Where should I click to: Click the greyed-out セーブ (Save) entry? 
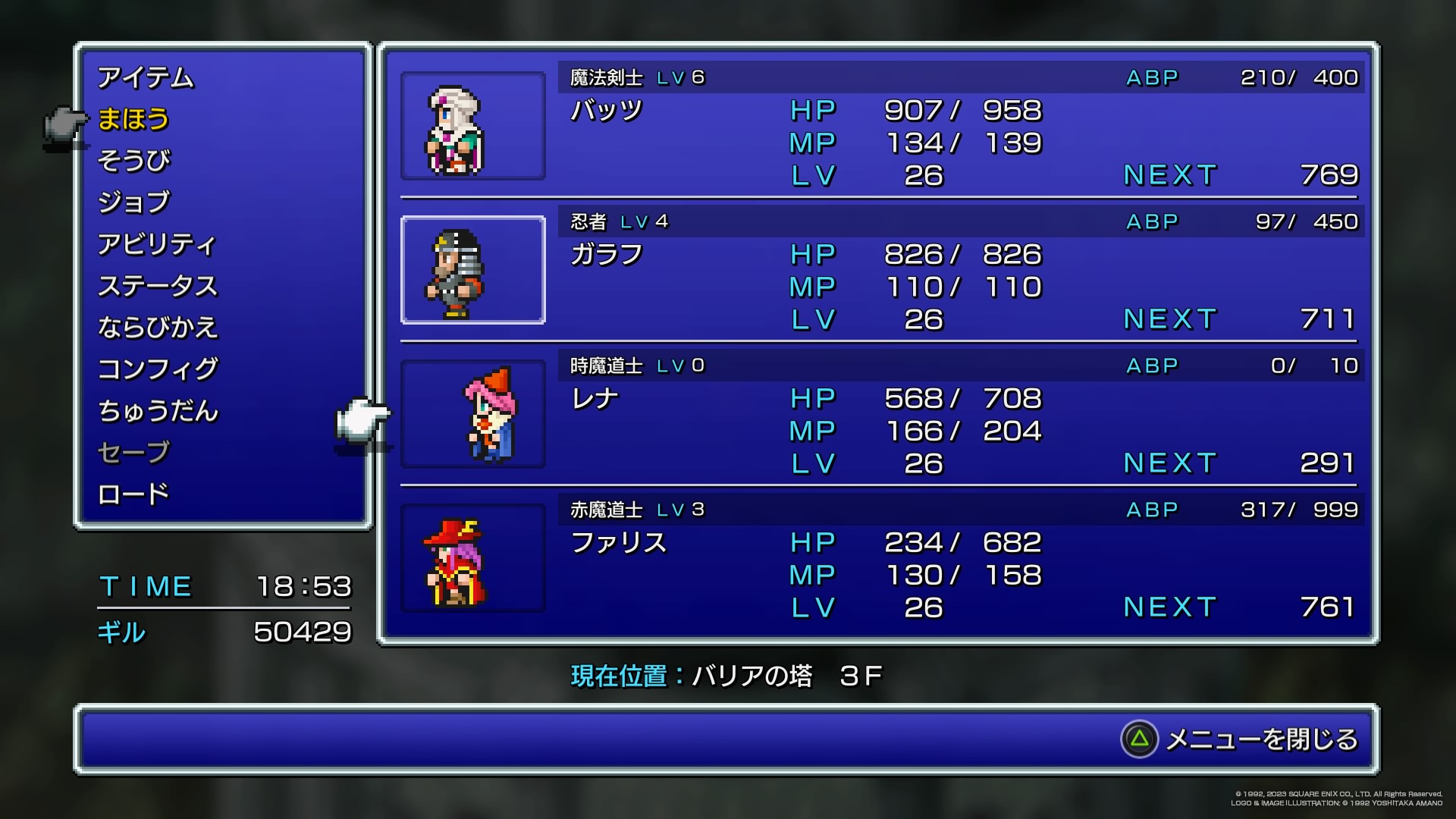[x=134, y=453]
